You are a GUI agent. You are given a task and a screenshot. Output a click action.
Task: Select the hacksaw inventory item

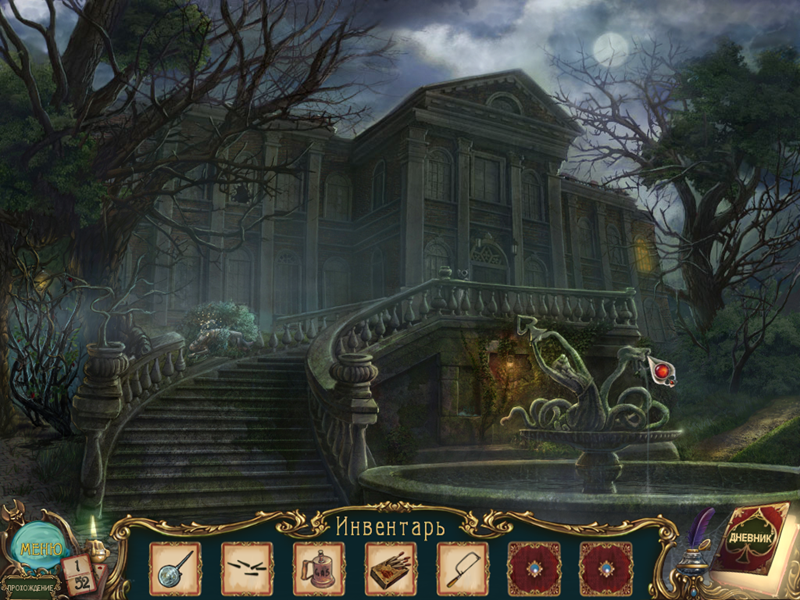pyautogui.click(x=463, y=569)
